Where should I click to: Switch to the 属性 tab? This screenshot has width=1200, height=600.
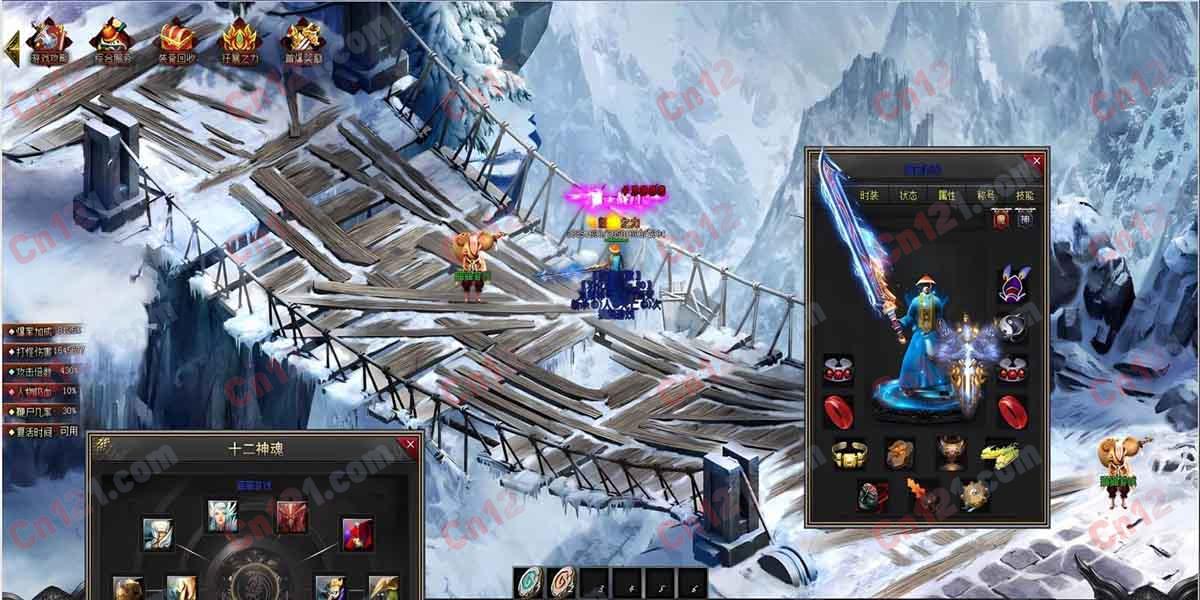tap(946, 196)
